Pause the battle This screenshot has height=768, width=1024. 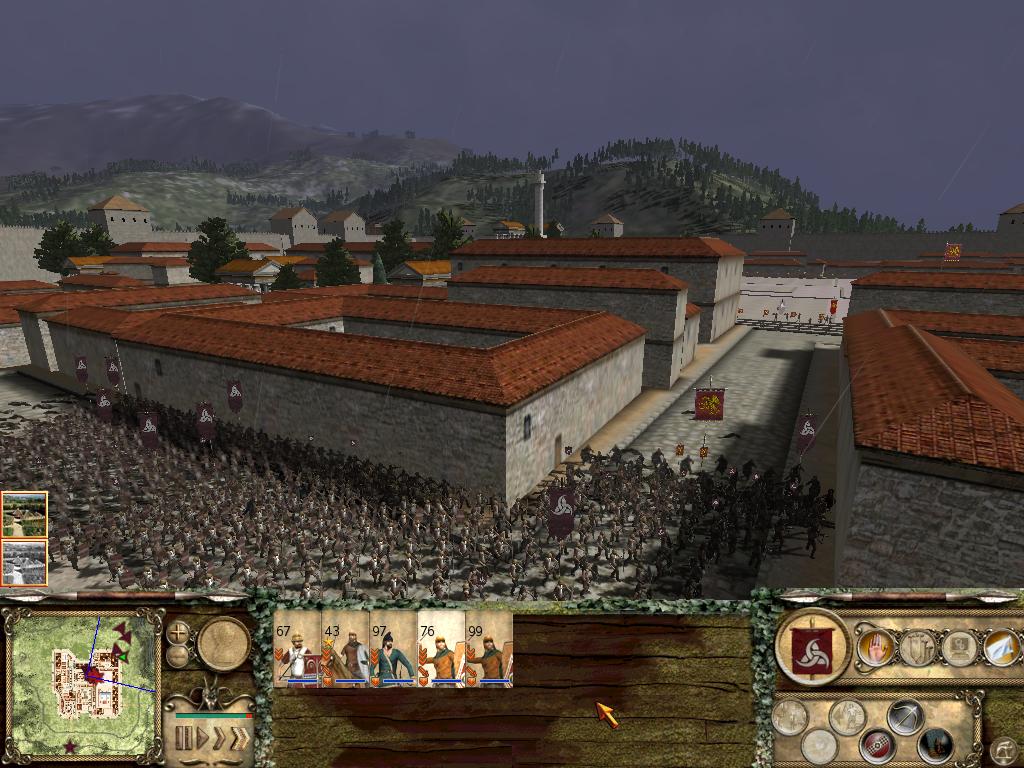183,739
